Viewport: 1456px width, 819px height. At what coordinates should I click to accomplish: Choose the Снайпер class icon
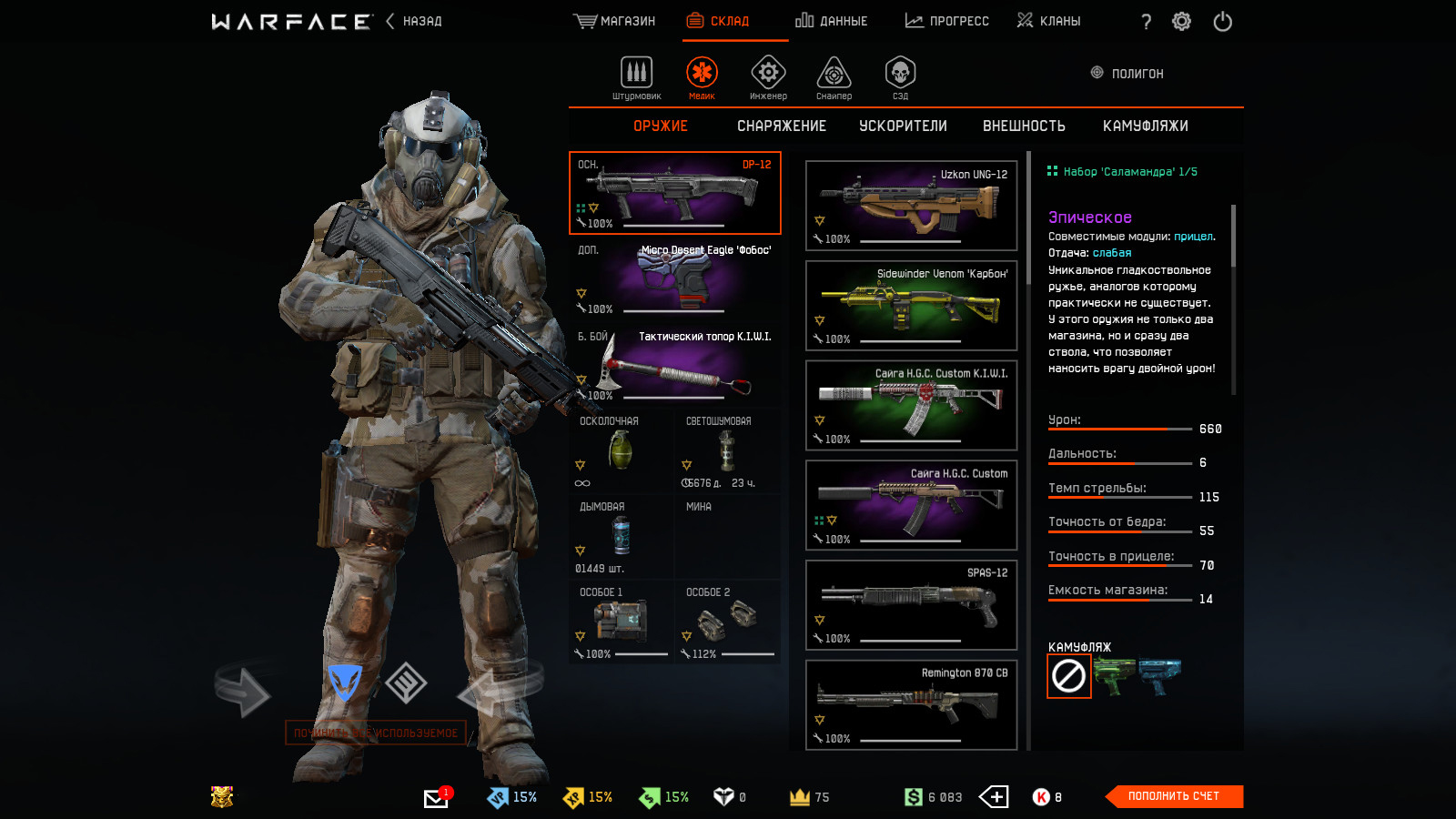point(834,76)
